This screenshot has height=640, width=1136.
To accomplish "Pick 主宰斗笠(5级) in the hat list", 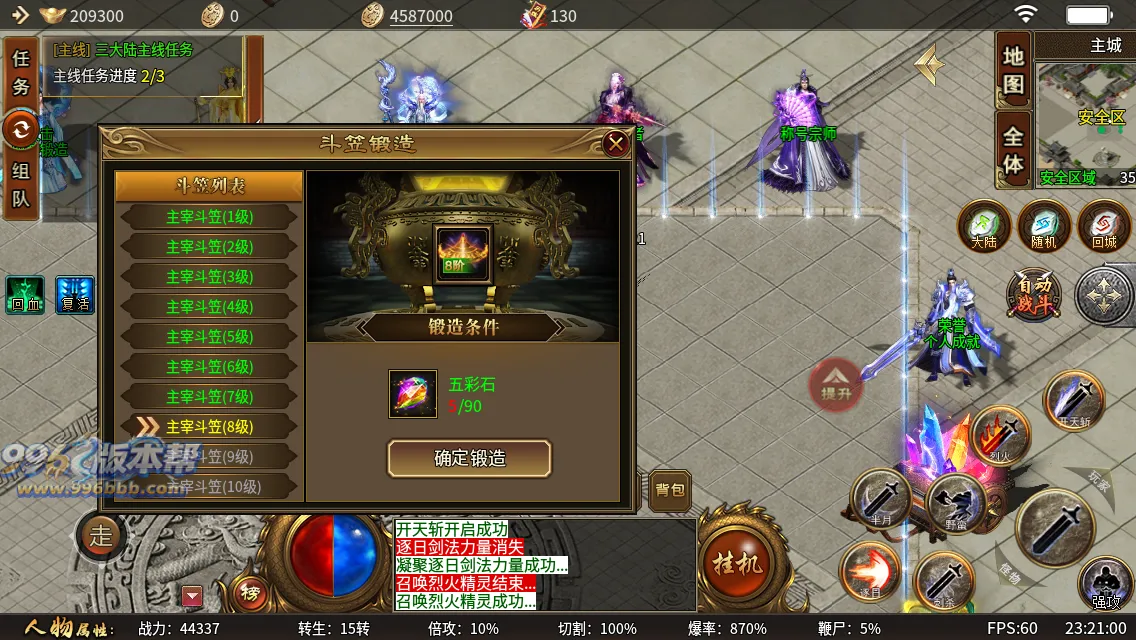I will (x=209, y=337).
